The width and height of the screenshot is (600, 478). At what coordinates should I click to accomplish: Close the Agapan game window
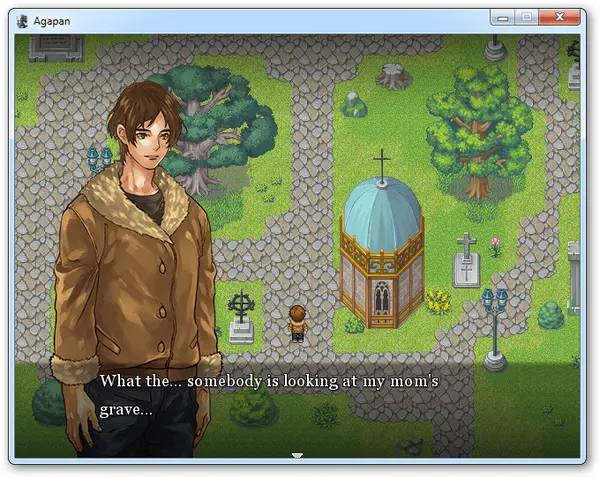pos(561,17)
